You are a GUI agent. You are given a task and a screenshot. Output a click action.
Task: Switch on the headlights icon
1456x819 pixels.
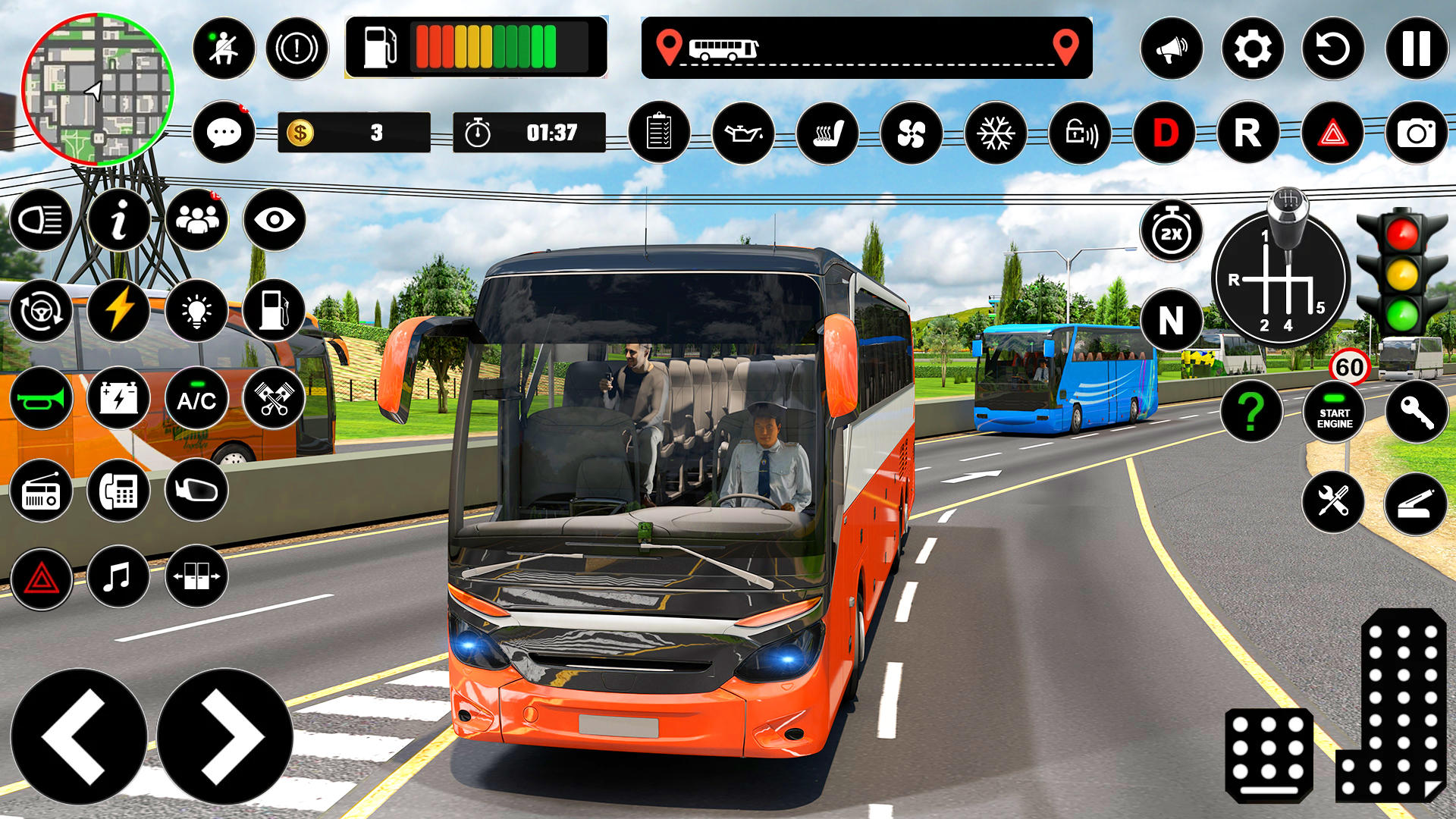(41, 220)
